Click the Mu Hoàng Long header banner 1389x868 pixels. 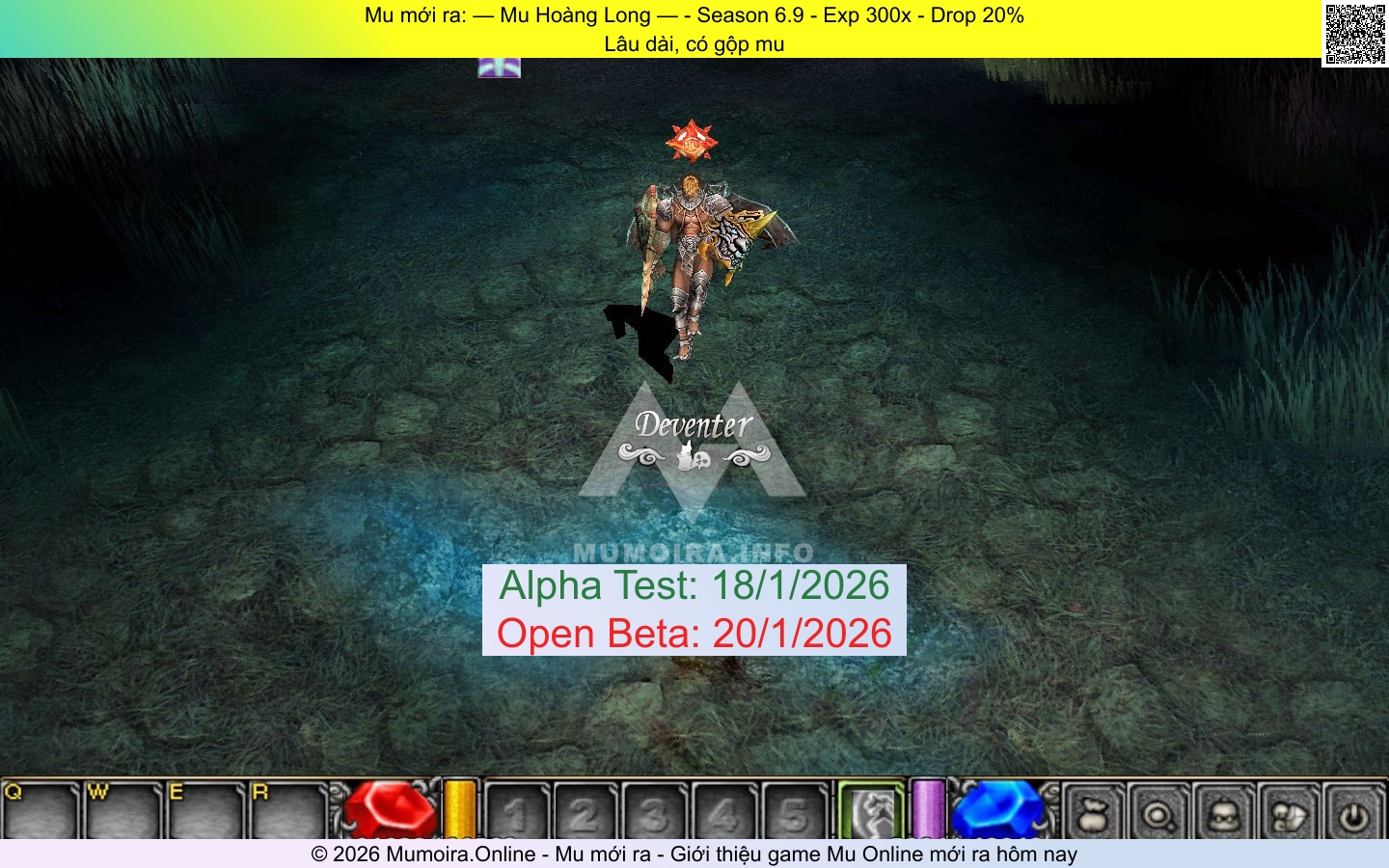pos(693,16)
